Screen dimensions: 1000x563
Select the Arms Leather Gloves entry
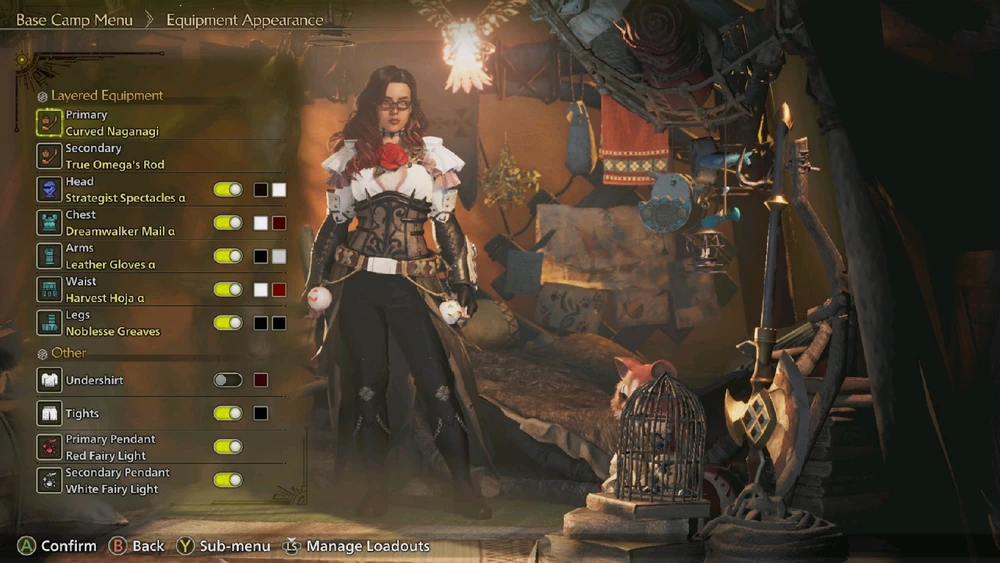110,256
